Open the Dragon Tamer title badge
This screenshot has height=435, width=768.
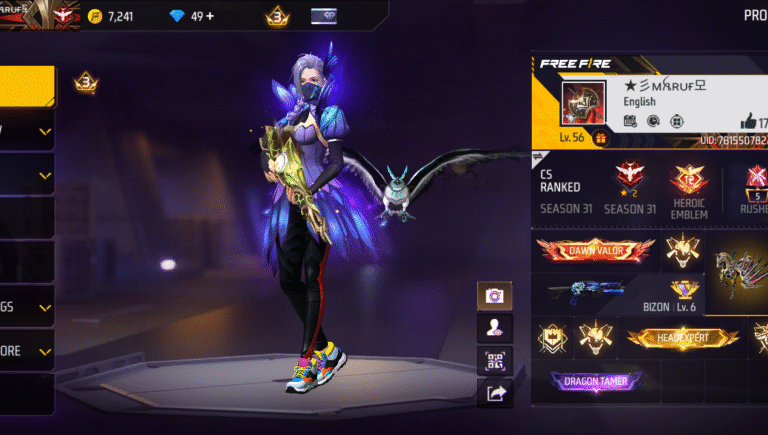point(596,381)
